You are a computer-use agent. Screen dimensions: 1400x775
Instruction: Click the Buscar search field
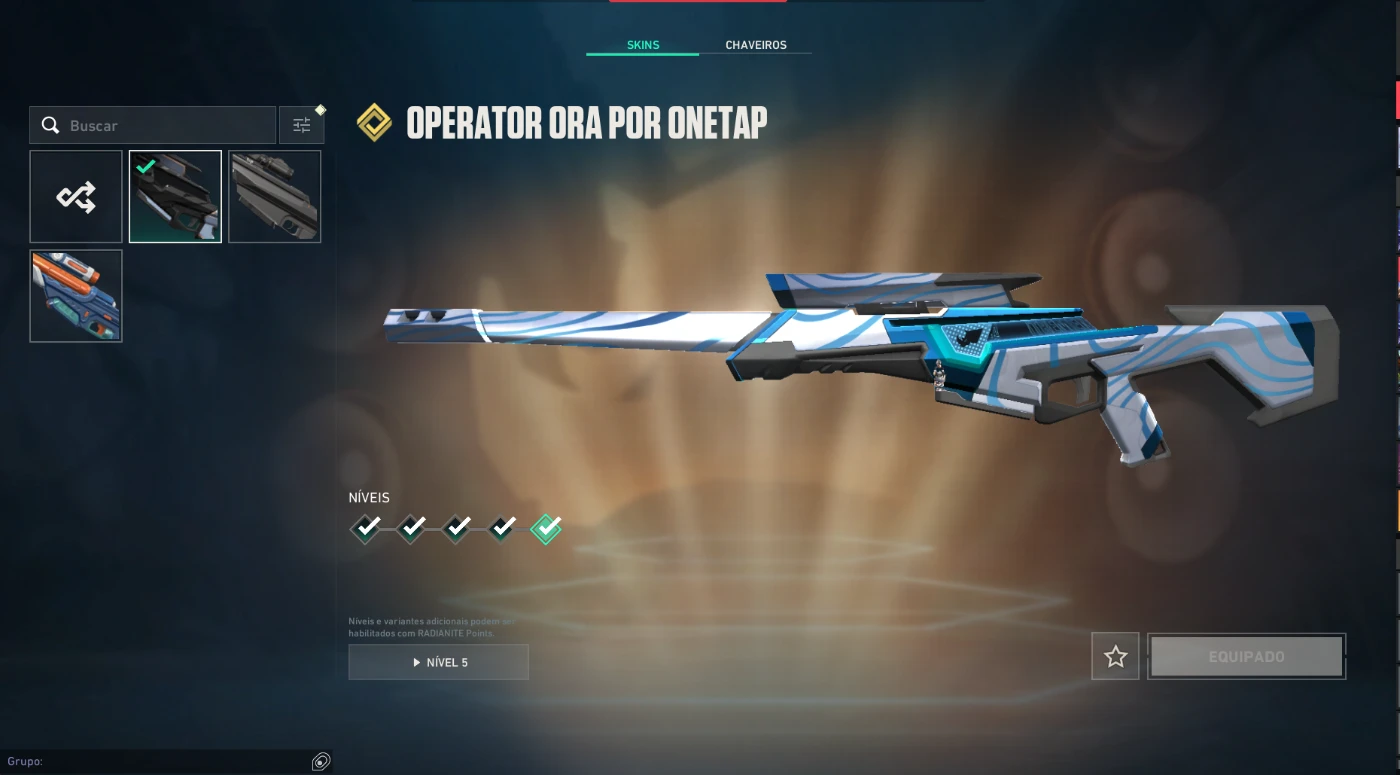(160, 126)
